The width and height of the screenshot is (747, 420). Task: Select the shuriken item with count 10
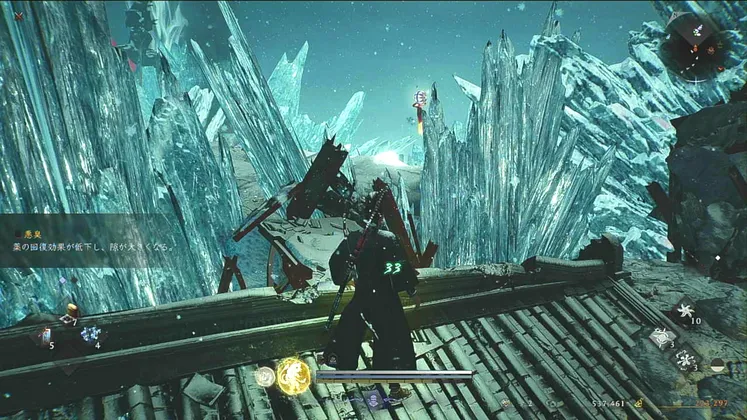(x=684, y=310)
